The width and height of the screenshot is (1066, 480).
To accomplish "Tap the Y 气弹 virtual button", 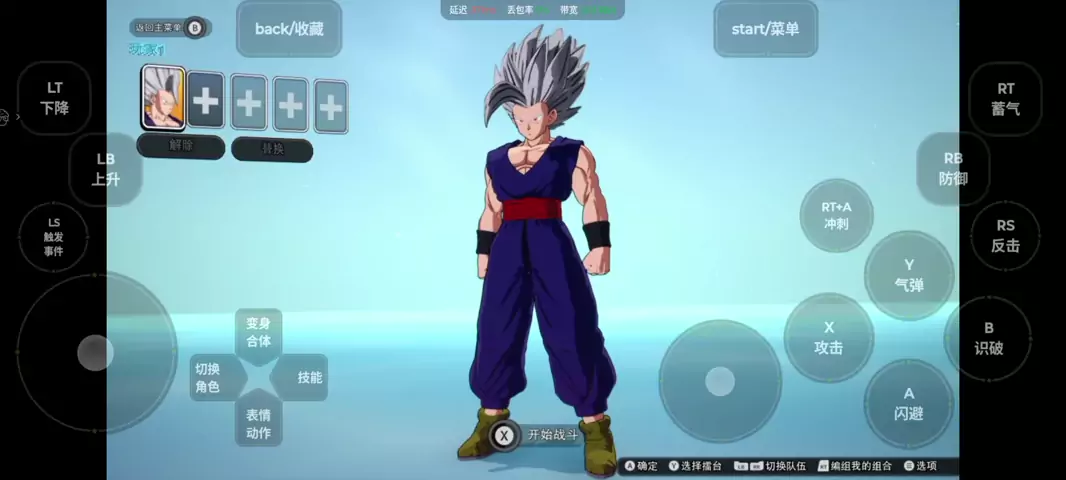I will 909,275.
